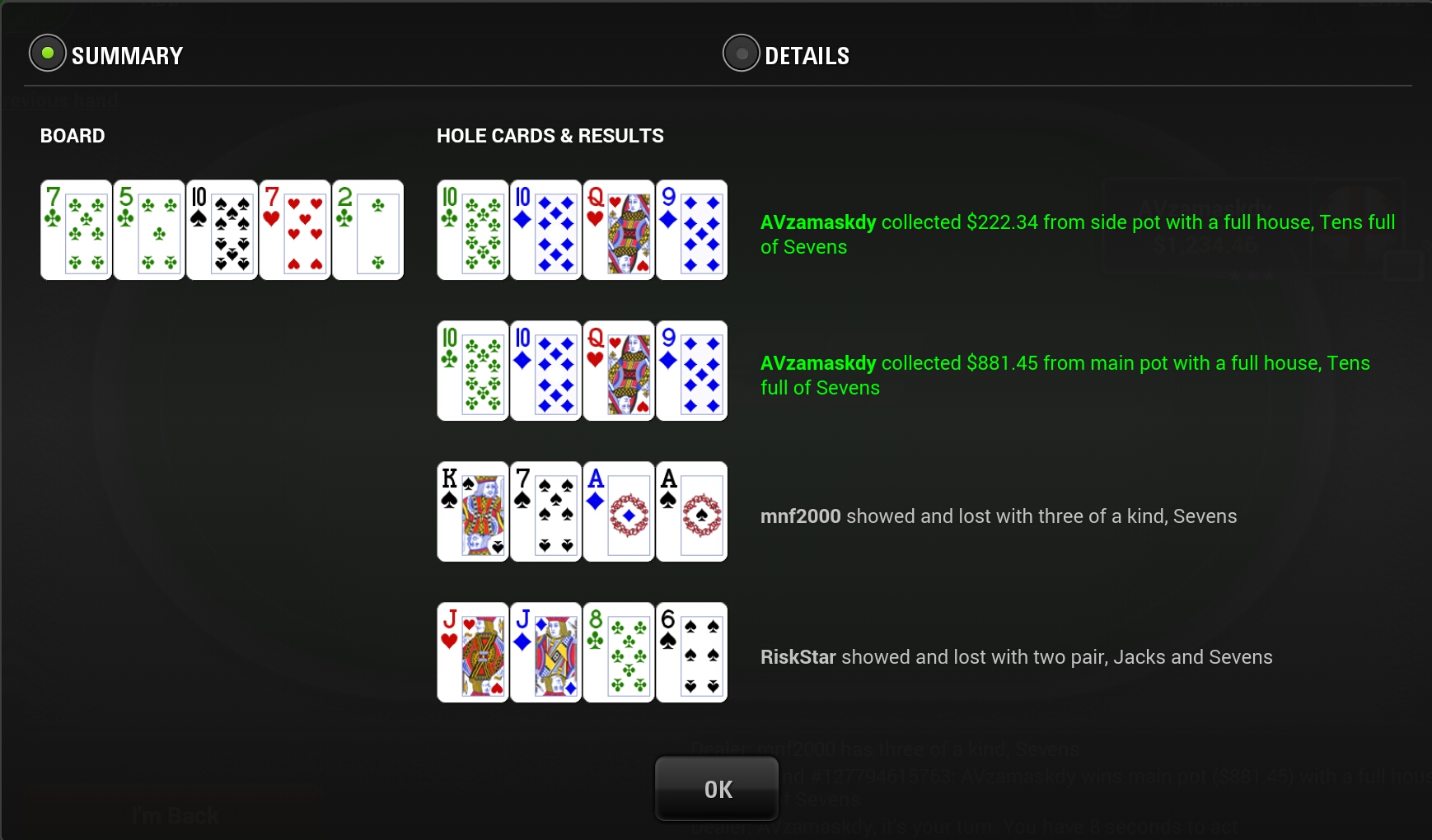Select the Jack of hearts in RiskStar's hand
The height and width of the screenshot is (840, 1432).
point(472,652)
